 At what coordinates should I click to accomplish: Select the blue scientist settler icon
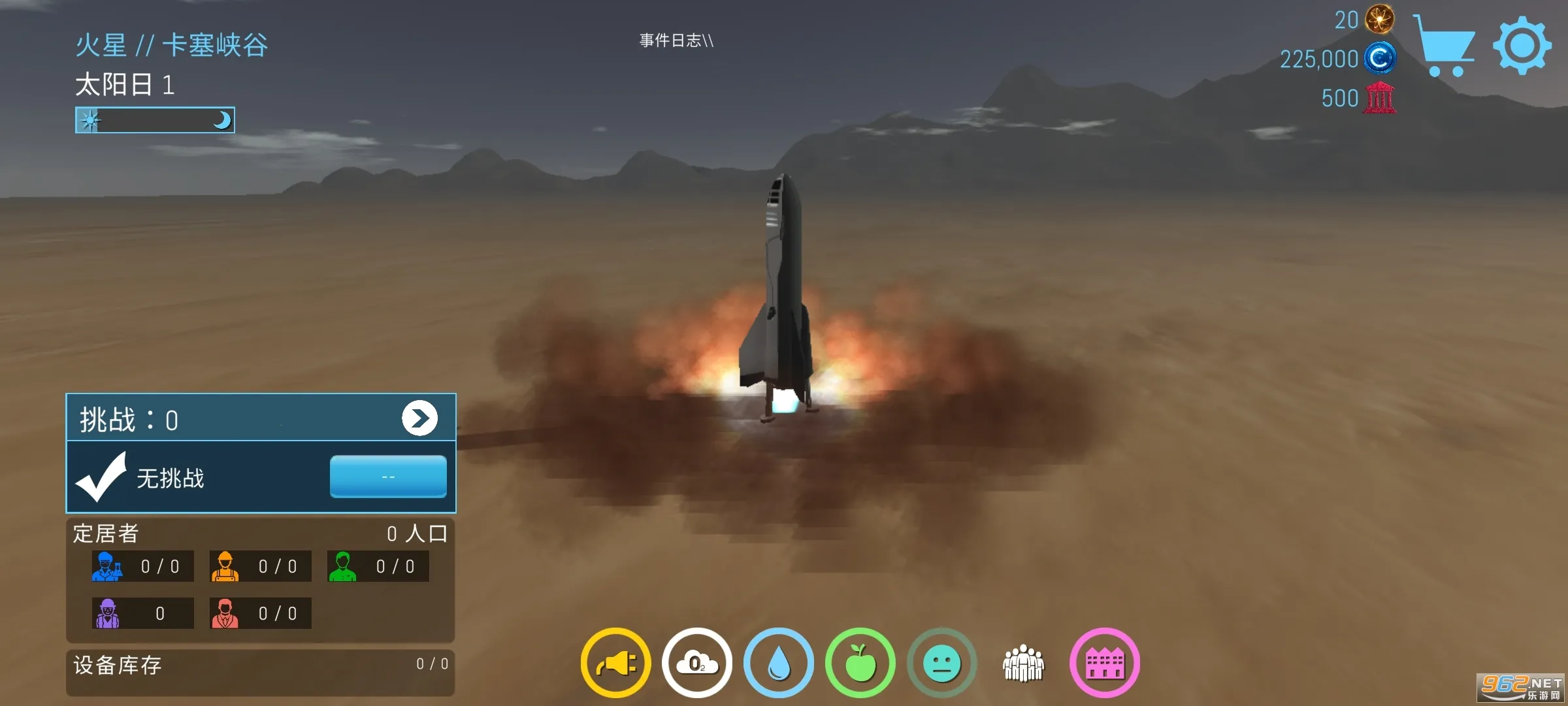(x=106, y=566)
